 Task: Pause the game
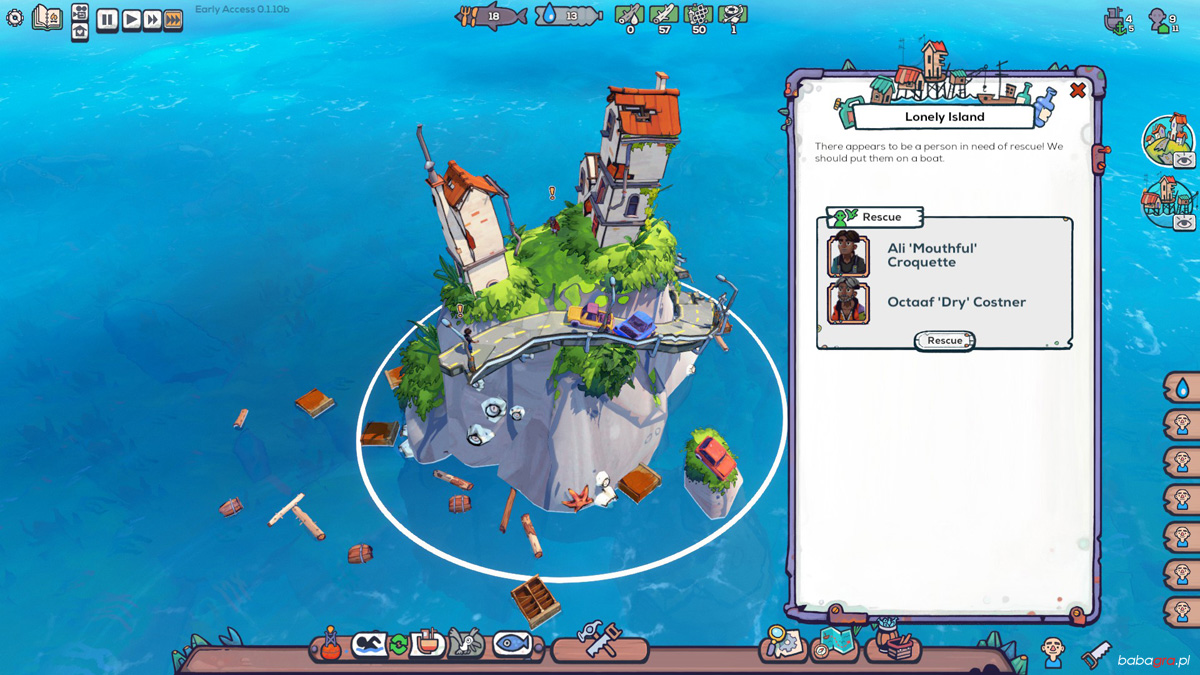[x=107, y=20]
